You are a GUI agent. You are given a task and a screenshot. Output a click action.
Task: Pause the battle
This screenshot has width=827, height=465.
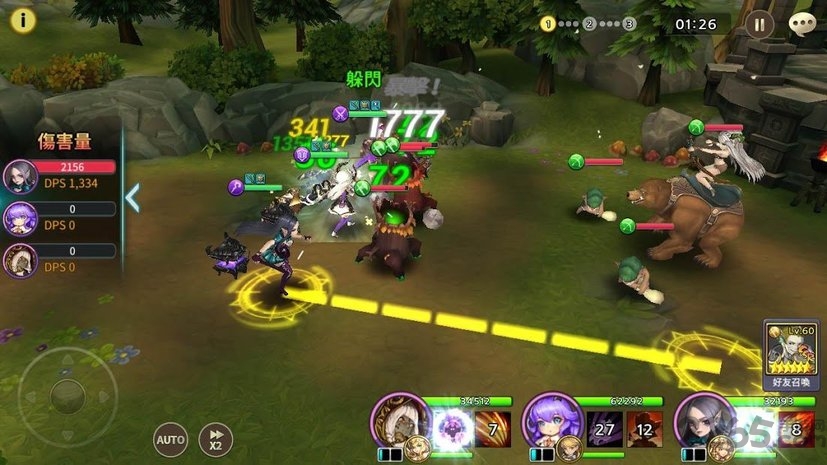click(759, 24)
